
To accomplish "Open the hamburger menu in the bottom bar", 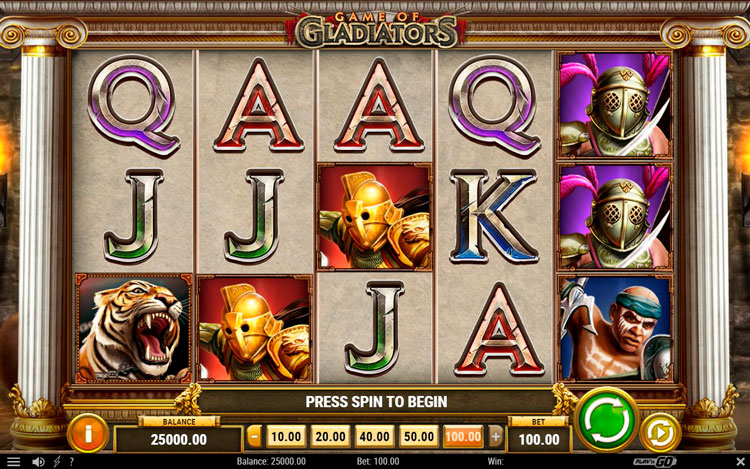I will coord(13,462).
